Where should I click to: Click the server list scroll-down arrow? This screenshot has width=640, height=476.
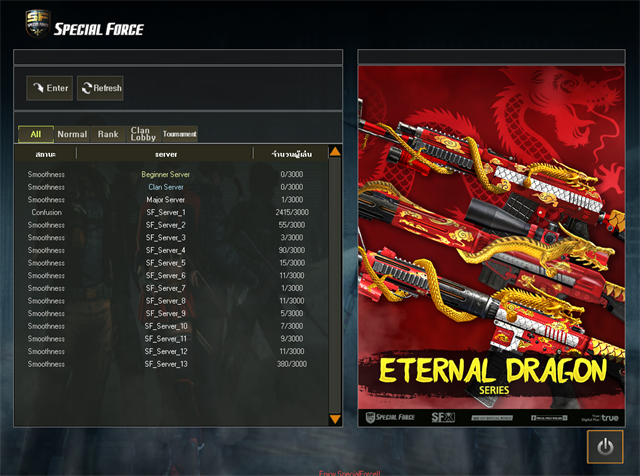pos(335,419)
